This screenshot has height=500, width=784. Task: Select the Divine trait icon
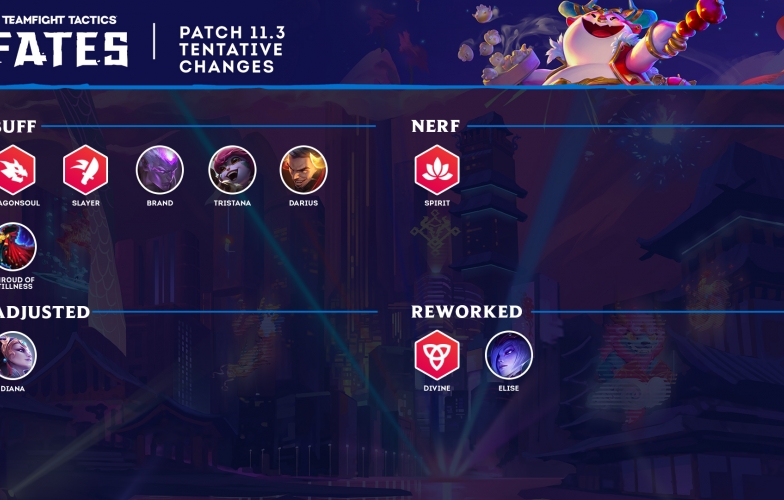[437, 355]
